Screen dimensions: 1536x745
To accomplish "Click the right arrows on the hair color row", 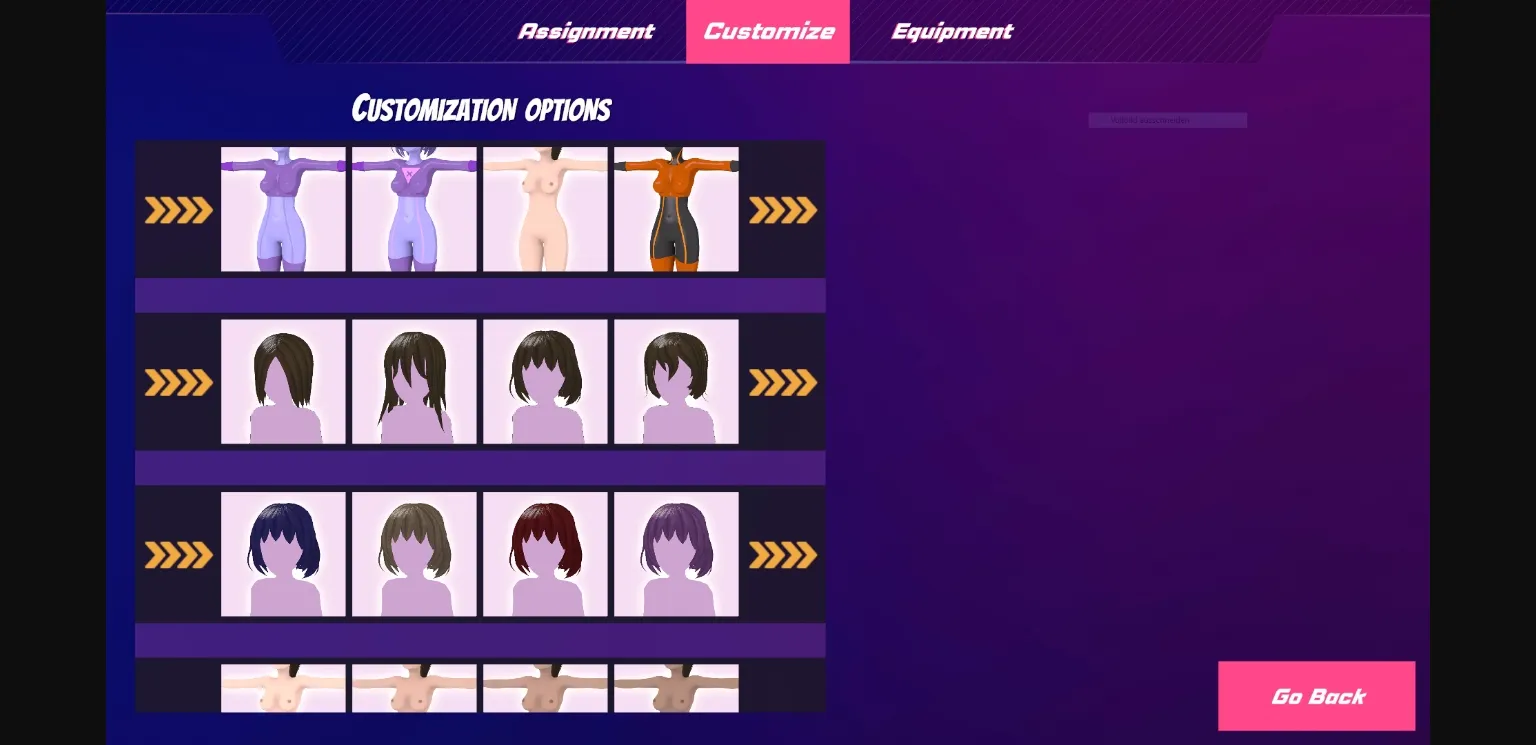I will 783,555.
